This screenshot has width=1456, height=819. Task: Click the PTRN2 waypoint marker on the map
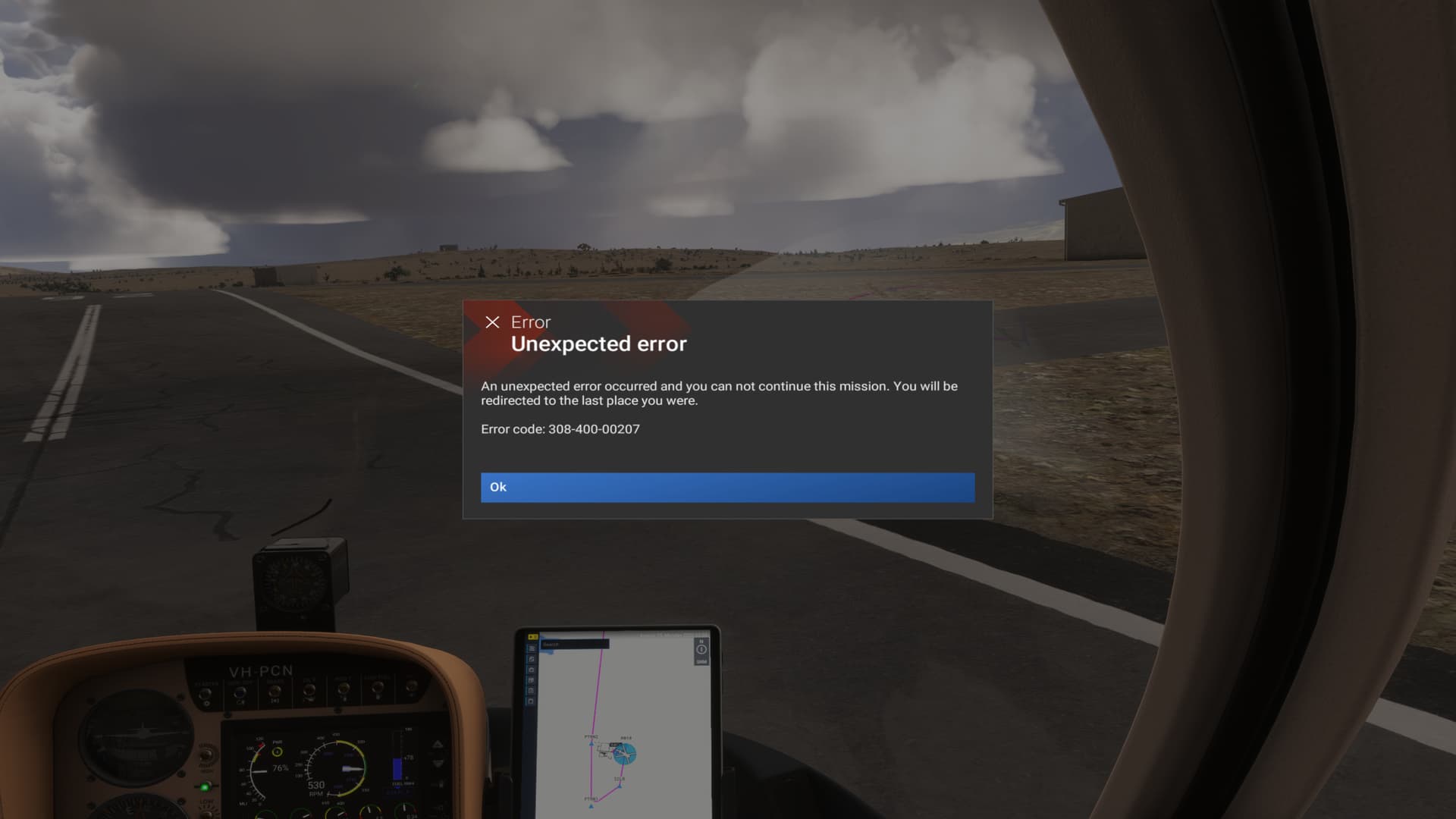pyautogui.click(x=591, y=744)
